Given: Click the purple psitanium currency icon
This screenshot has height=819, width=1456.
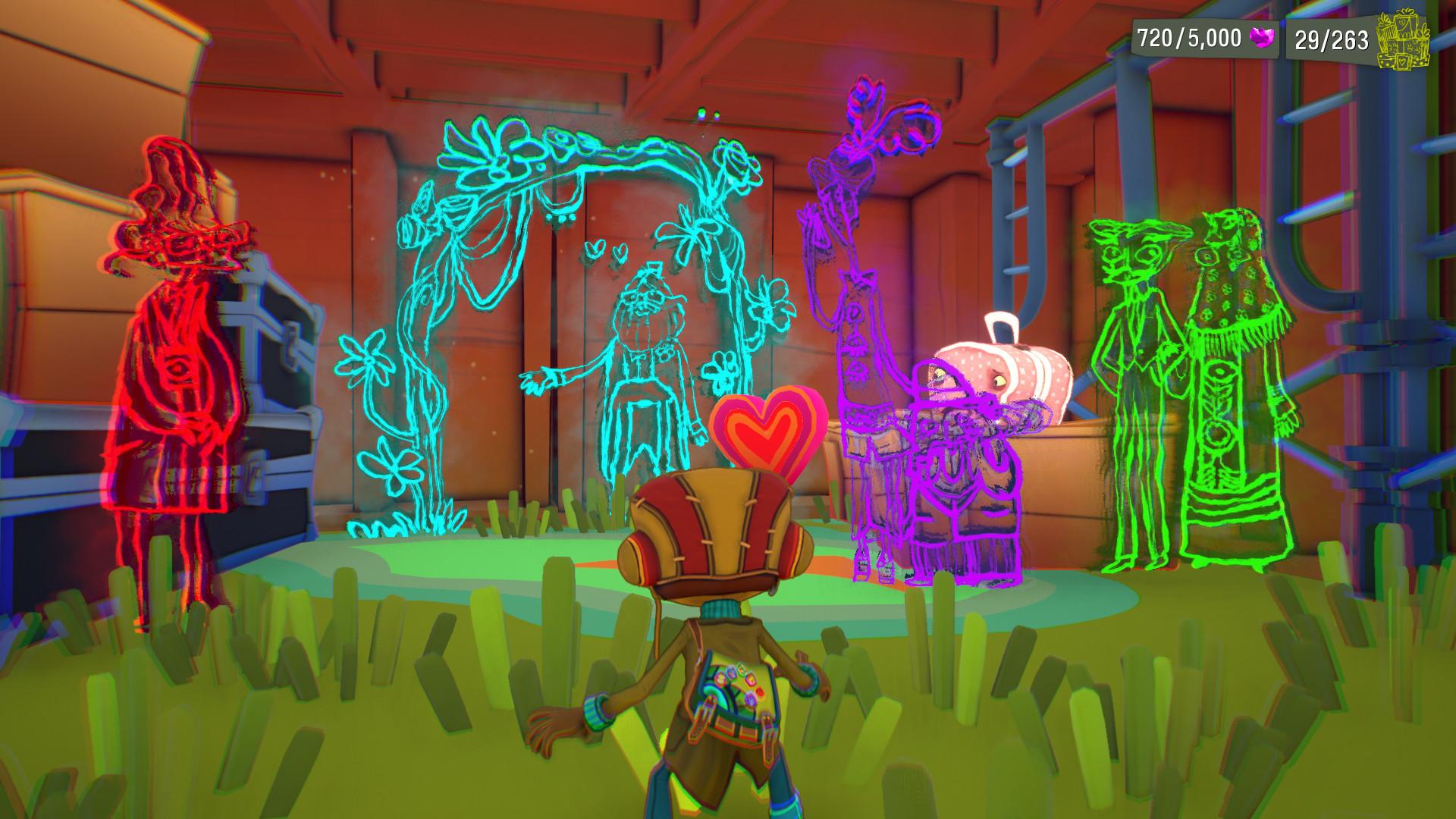Looking at the screenshot, I should point(1261,38).
